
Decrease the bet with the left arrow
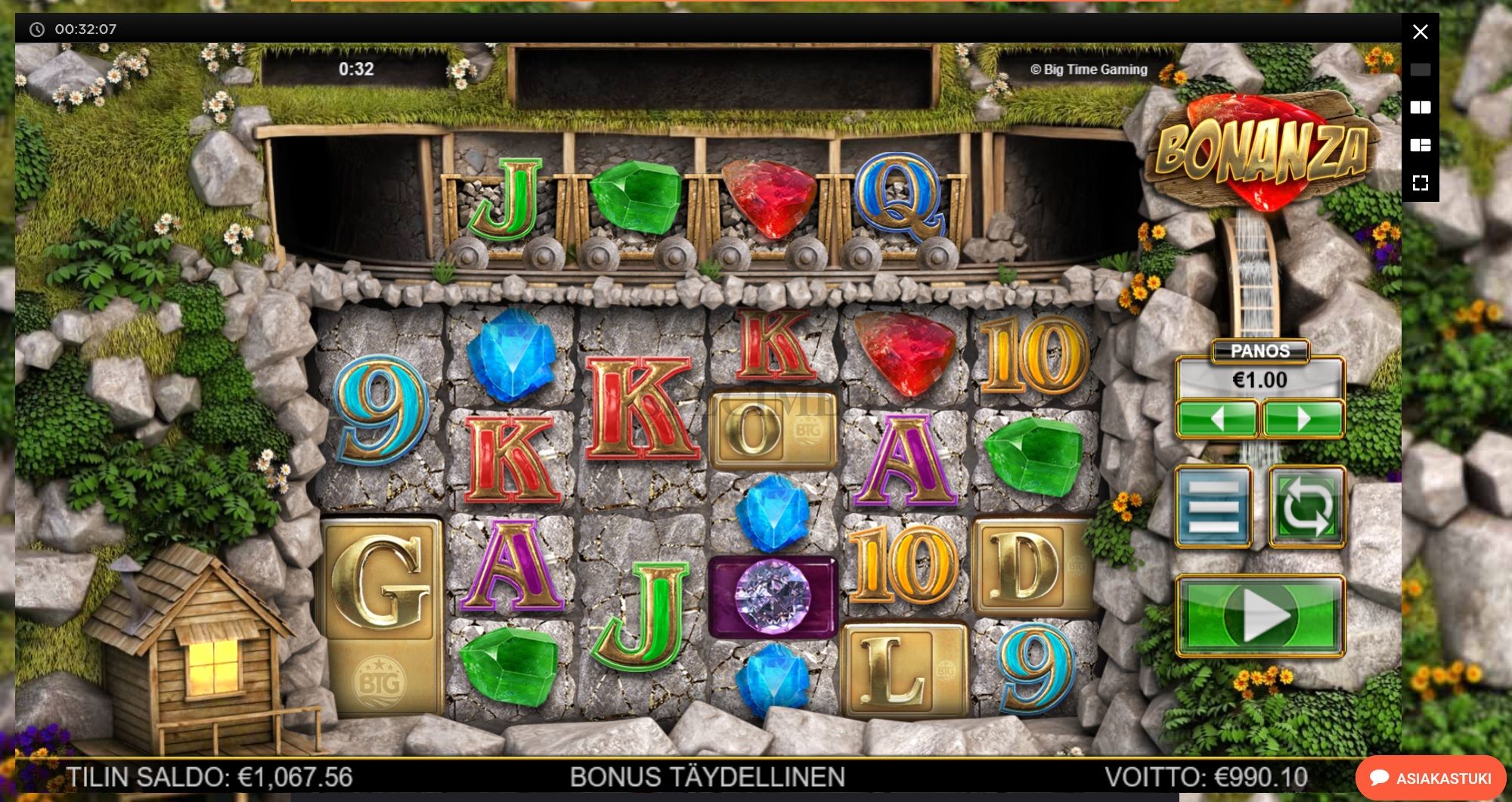coord(1216,418)
